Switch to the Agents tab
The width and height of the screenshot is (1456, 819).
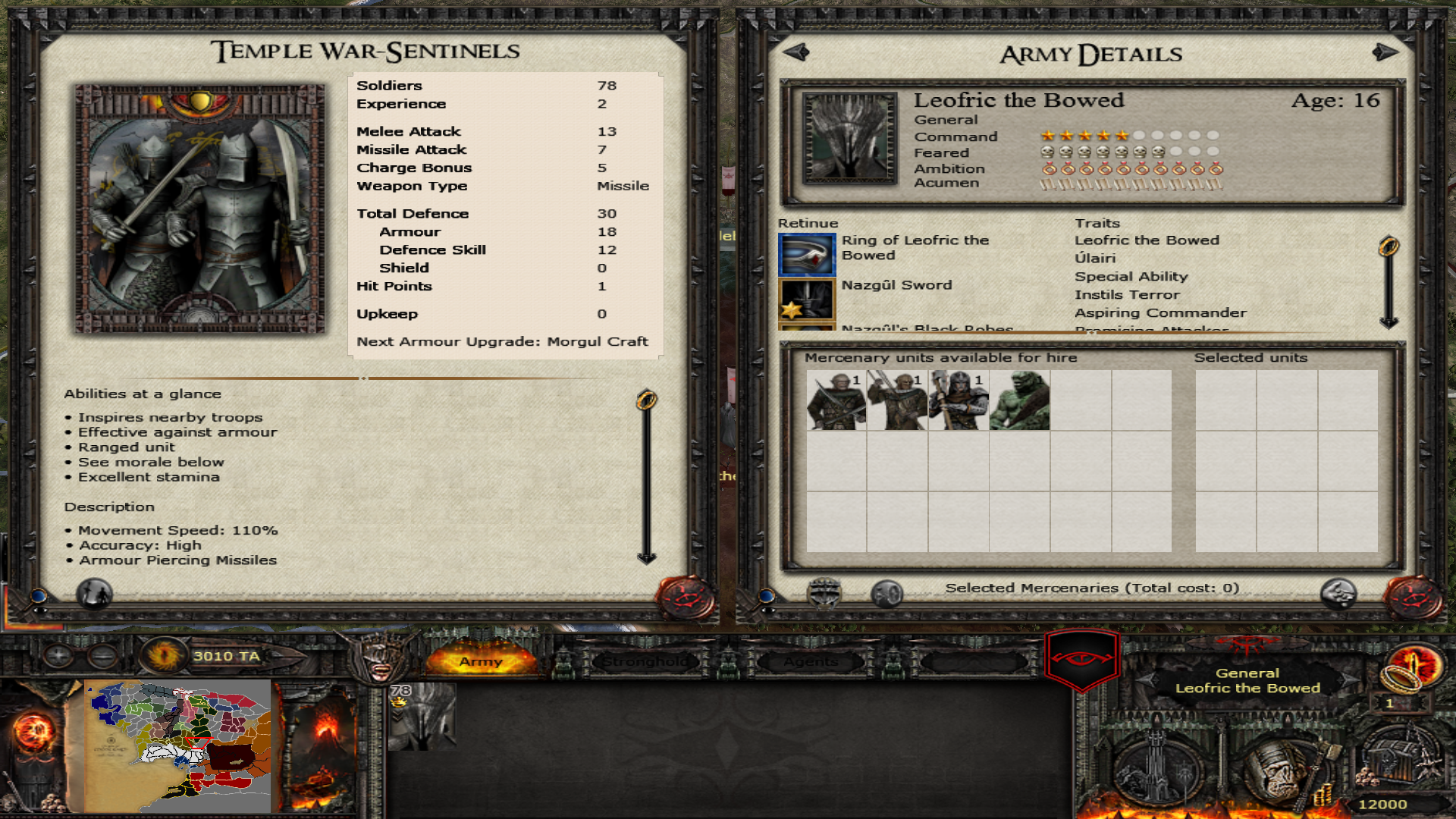(x=811, y=661)
